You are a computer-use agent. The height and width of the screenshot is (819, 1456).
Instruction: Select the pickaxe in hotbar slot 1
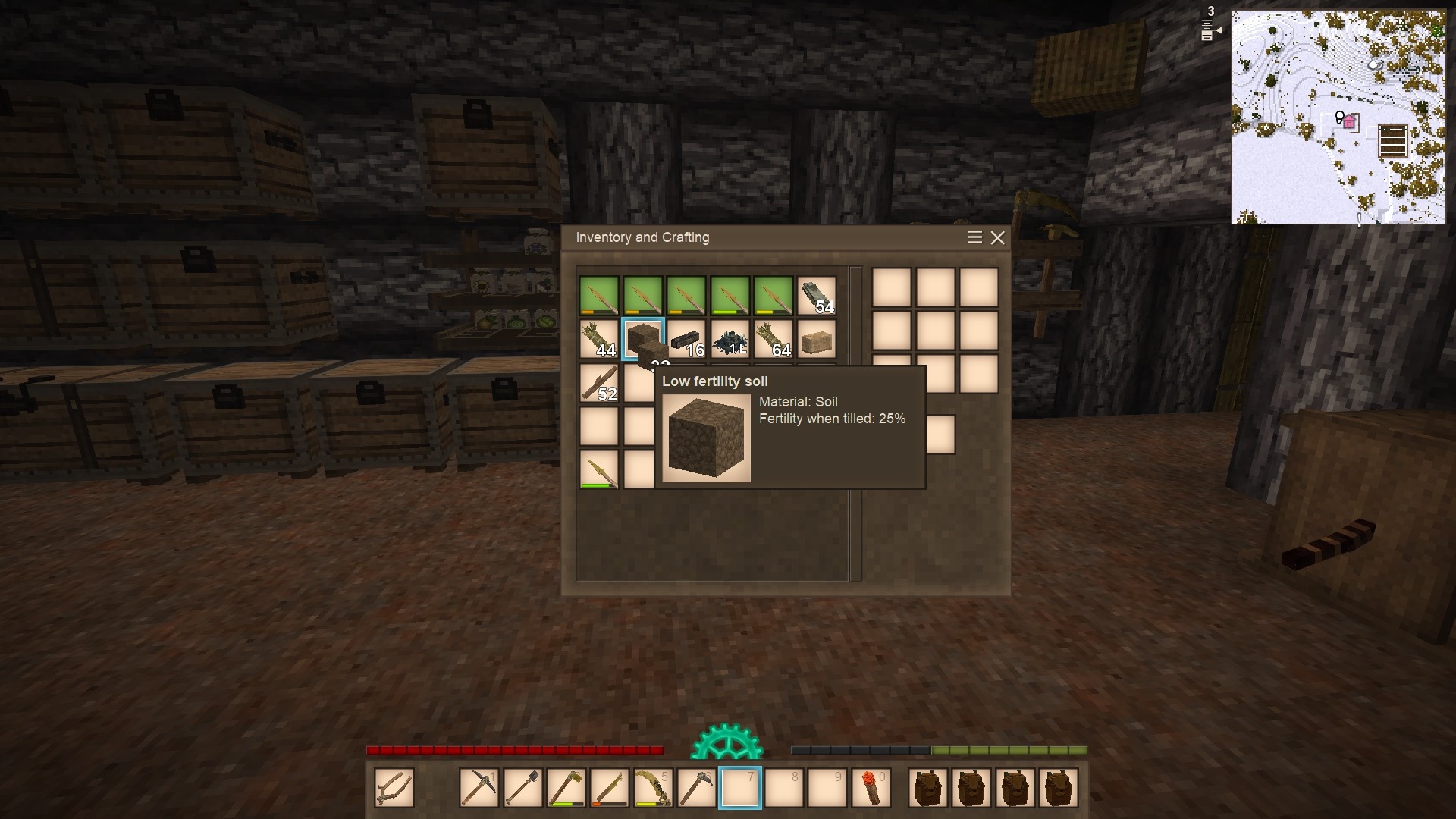pos(479,788)
